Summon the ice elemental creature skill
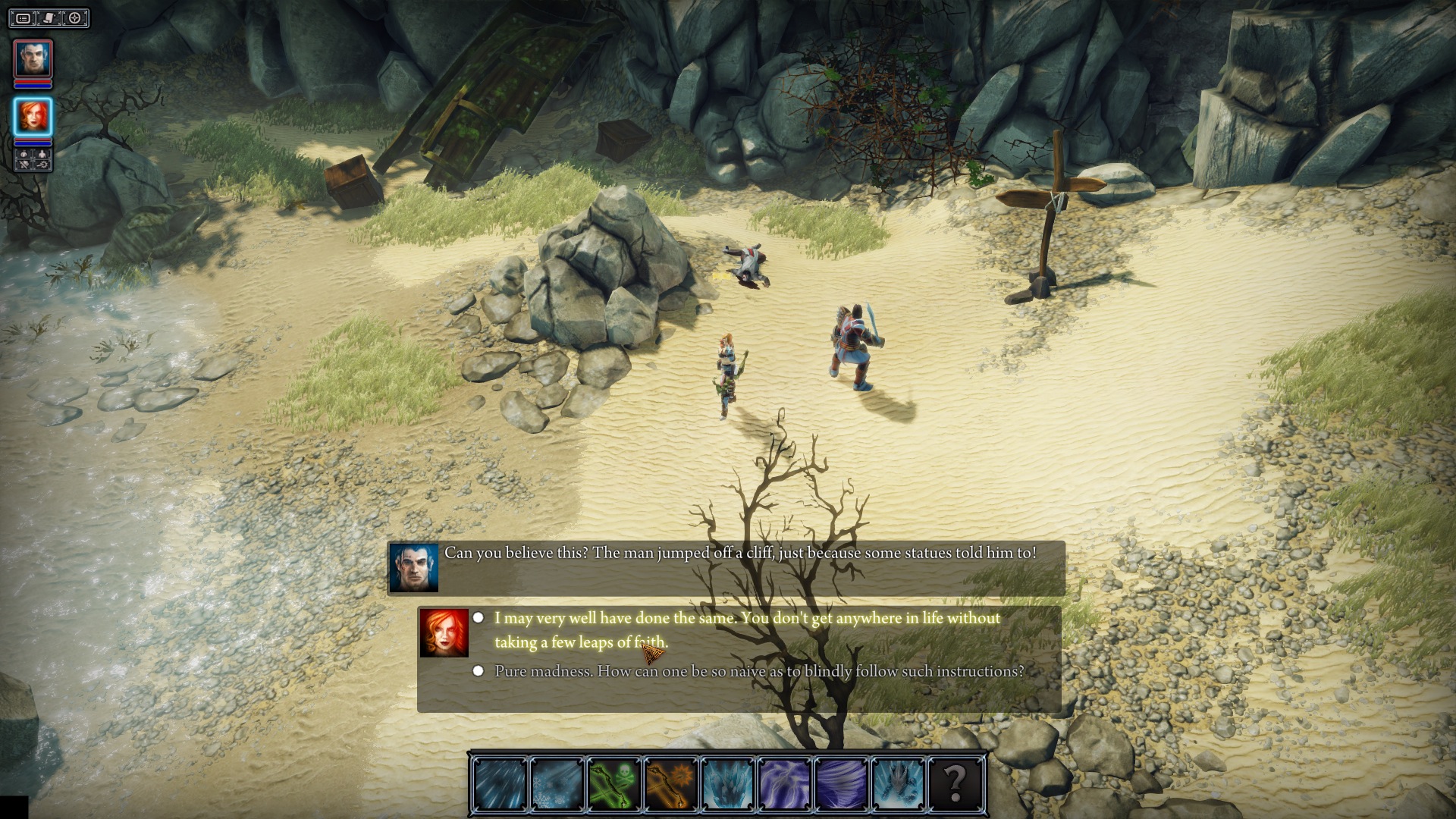 [898, 783]
